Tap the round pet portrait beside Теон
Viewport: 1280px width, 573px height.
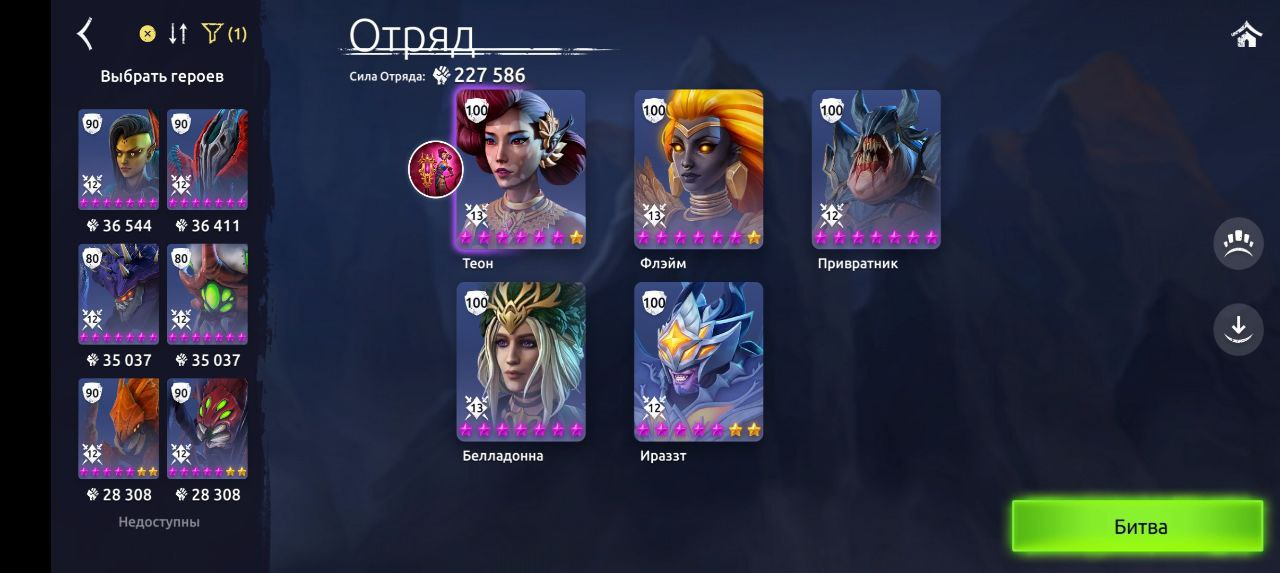pos(436,169)
